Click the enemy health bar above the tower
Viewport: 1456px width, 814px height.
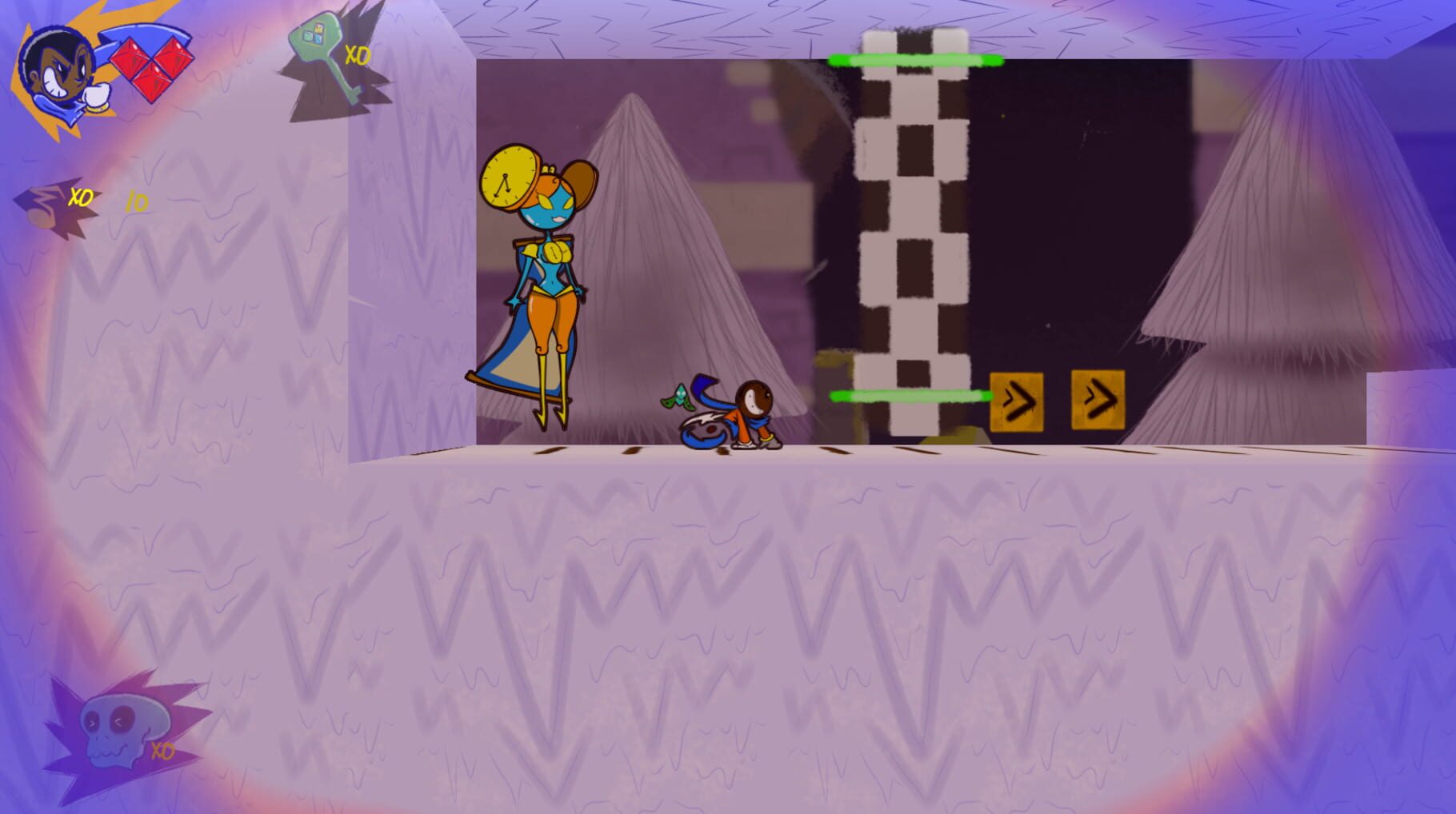click(916, 58)
